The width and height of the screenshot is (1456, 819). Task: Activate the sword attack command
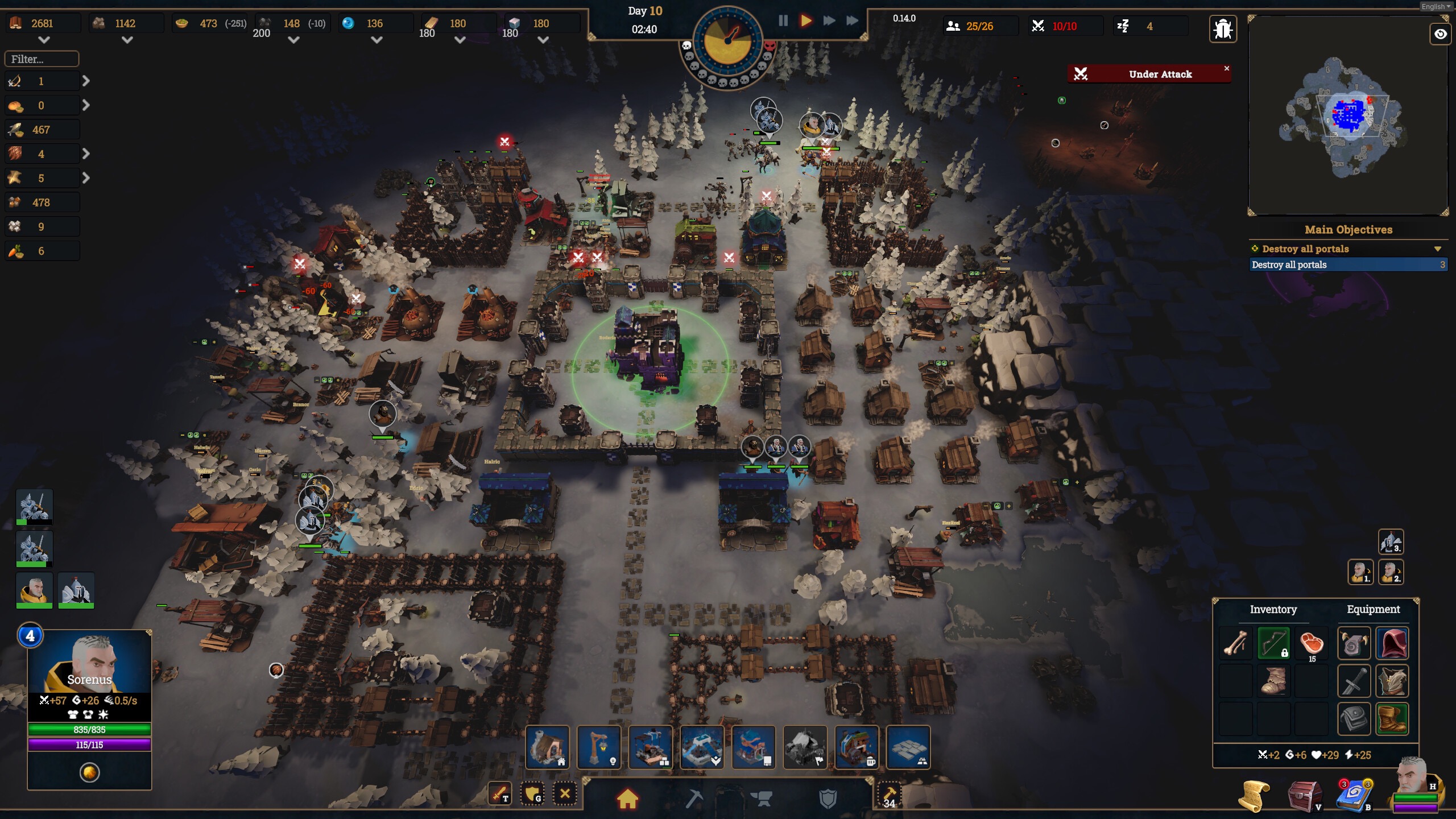500,793
